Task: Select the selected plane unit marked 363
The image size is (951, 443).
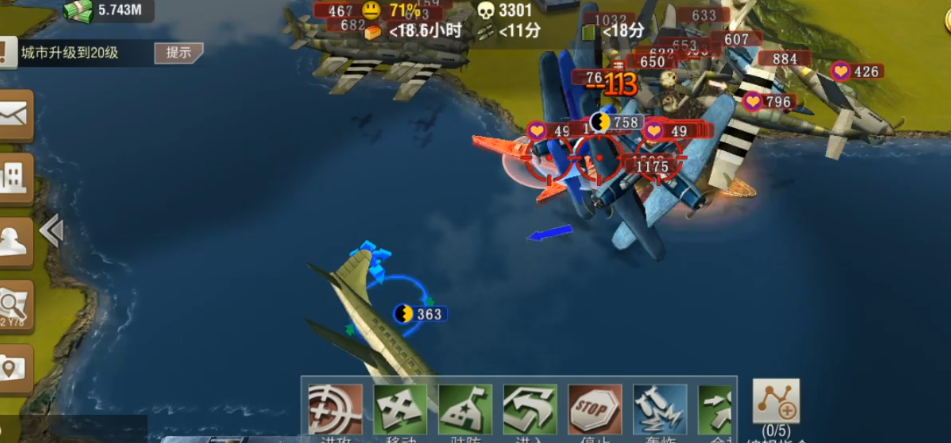Action: pyautogui.click(x=418, y=314)
